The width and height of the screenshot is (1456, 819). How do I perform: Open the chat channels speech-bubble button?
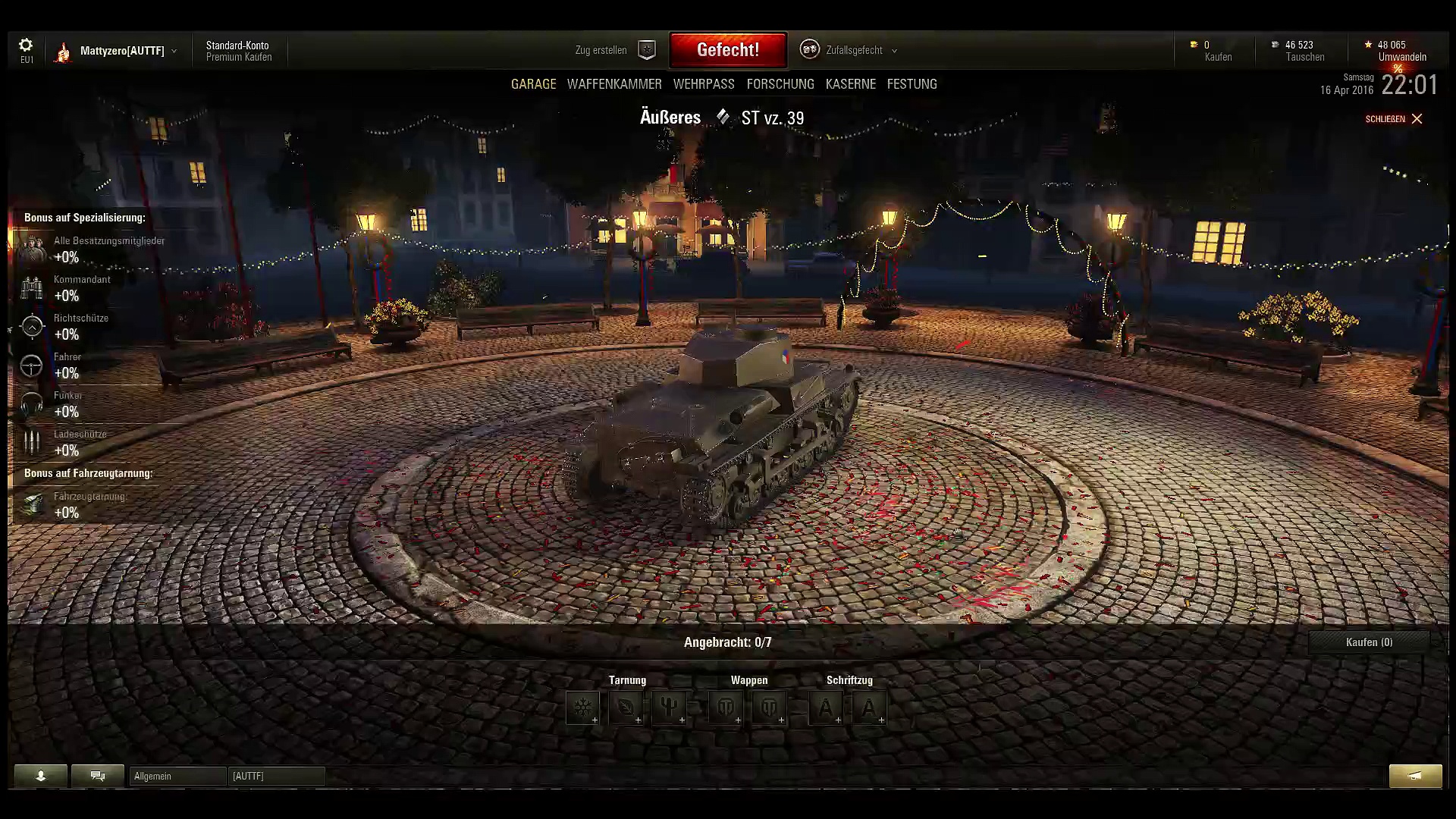pyautogui.click(x=98, y=776)
